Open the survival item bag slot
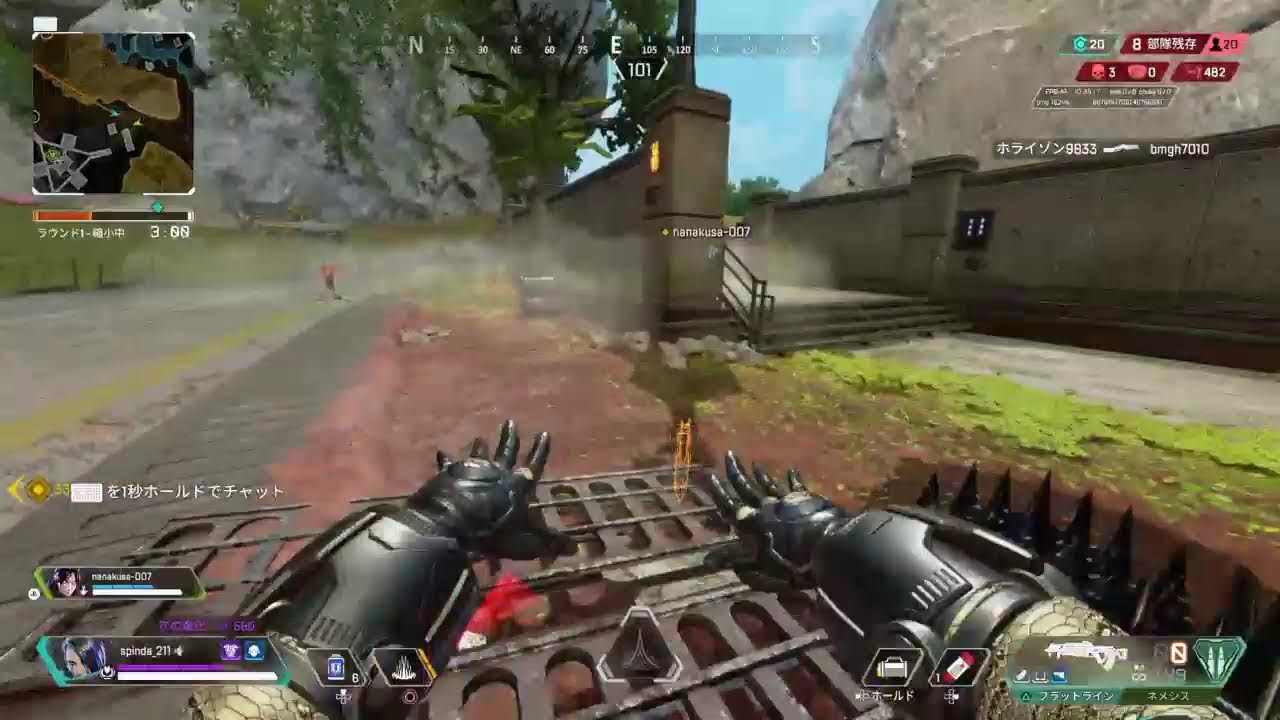 pyautogui.click(x=892, y=667)
